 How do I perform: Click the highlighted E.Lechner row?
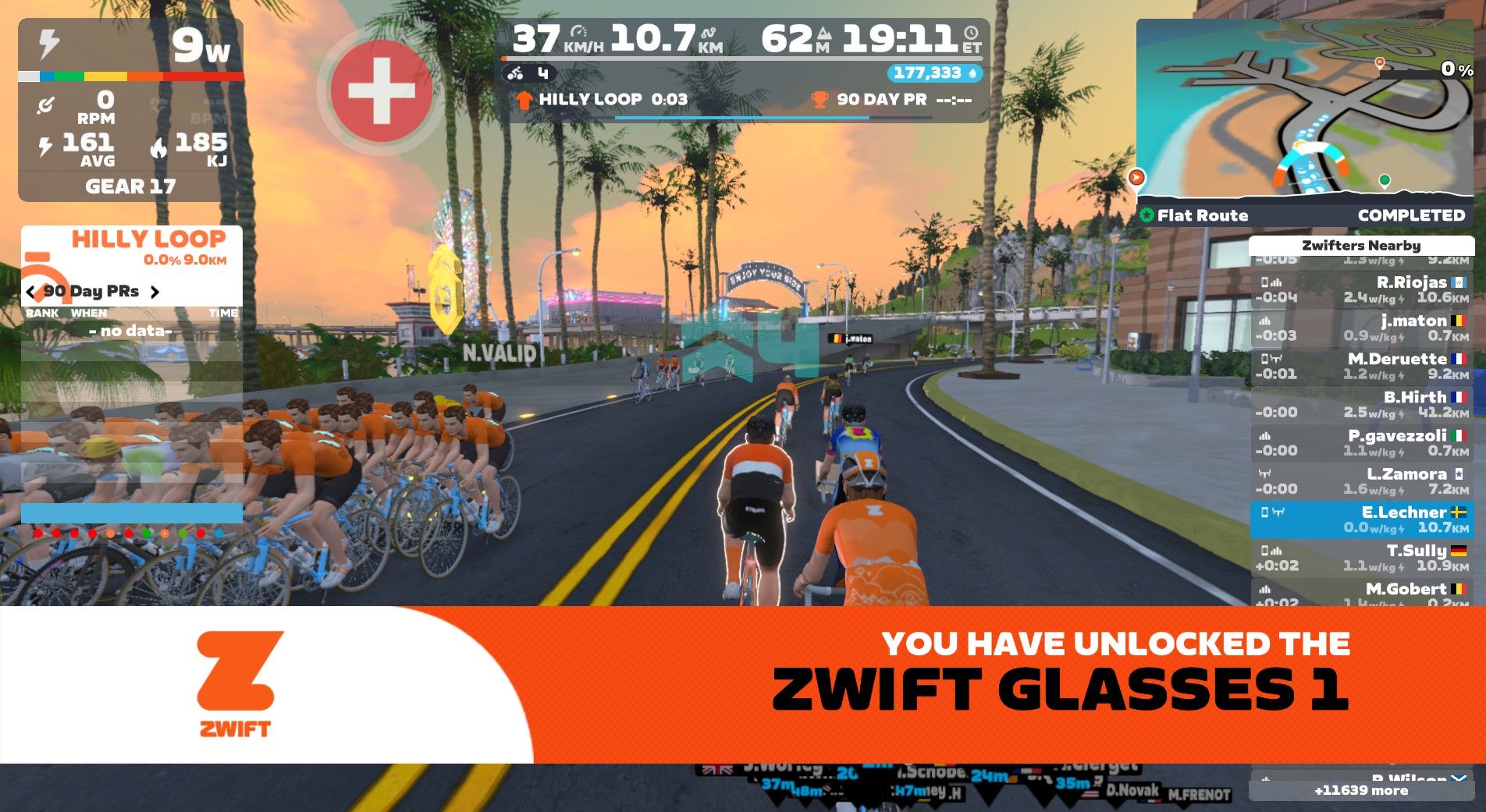coord(1361,519)
